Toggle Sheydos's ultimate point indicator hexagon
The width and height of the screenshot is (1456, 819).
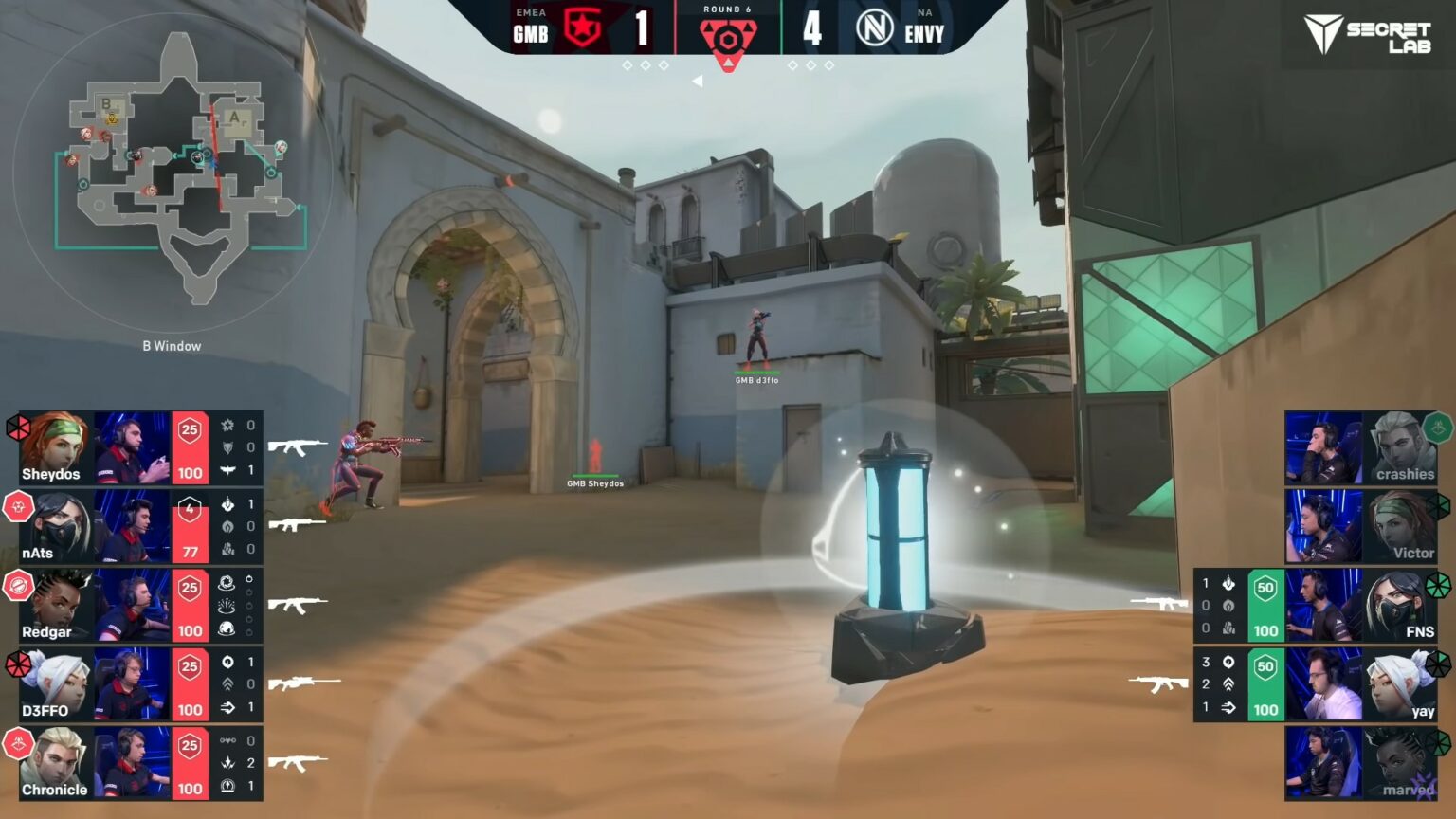[x=17, y=428]
